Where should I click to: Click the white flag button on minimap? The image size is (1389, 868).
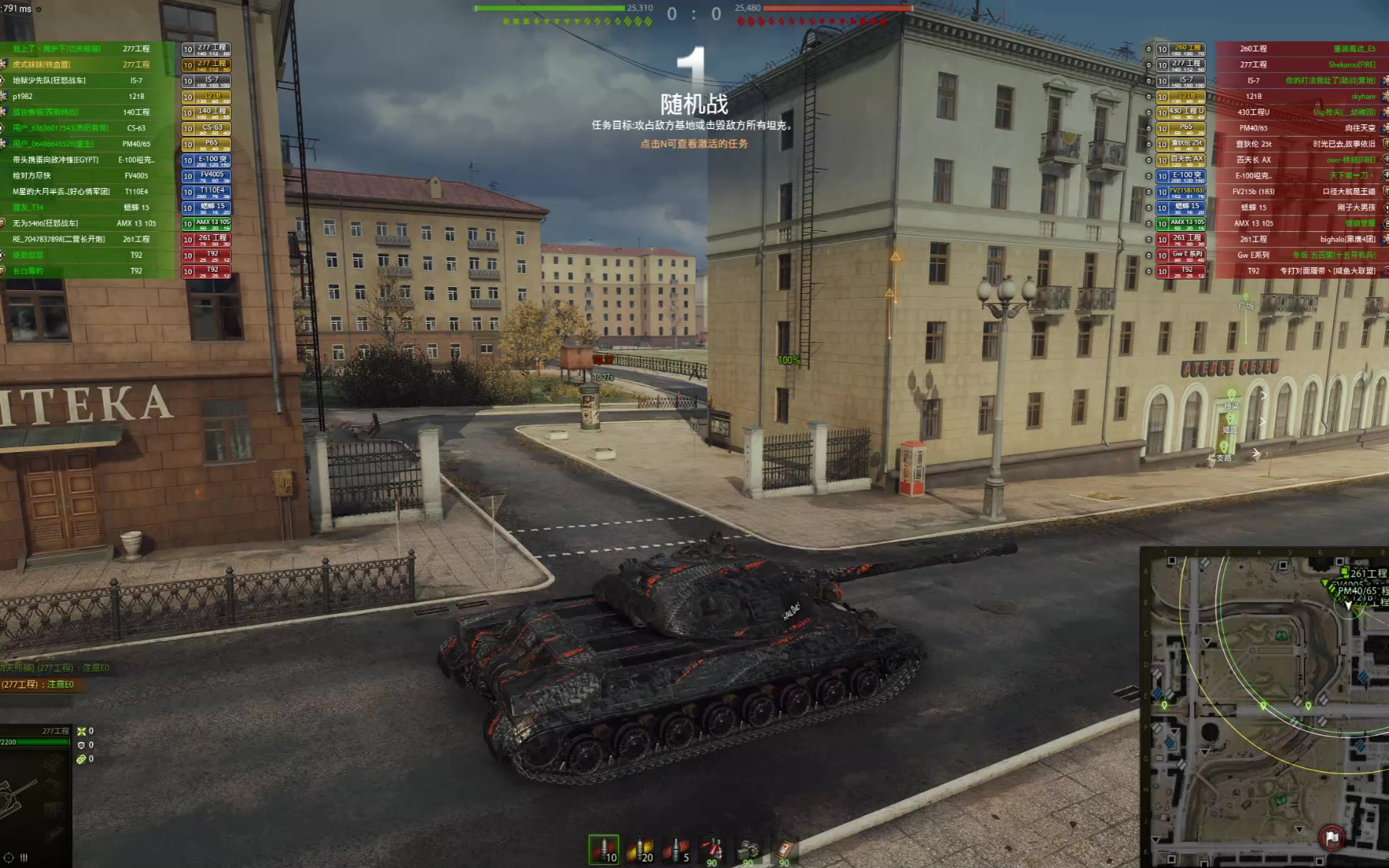tap(1331, 838)
